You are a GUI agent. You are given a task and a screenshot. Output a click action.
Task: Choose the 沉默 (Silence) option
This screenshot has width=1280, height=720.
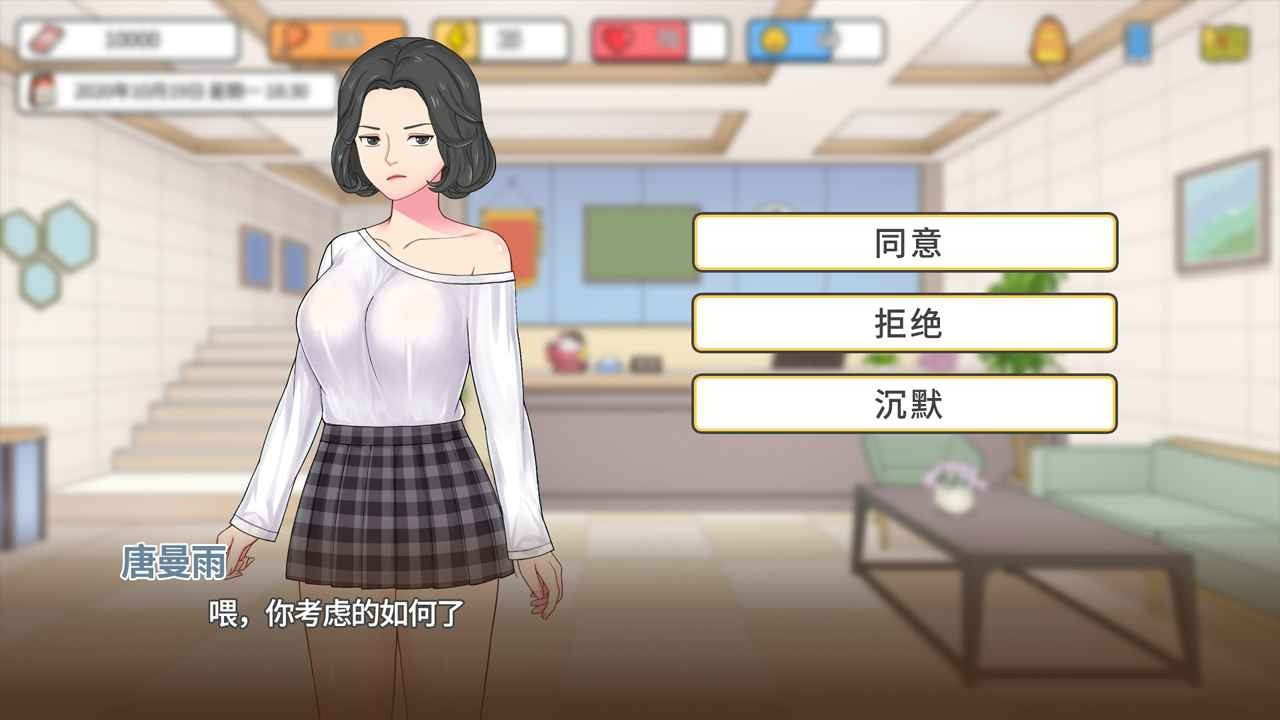(x=905, y=404)
